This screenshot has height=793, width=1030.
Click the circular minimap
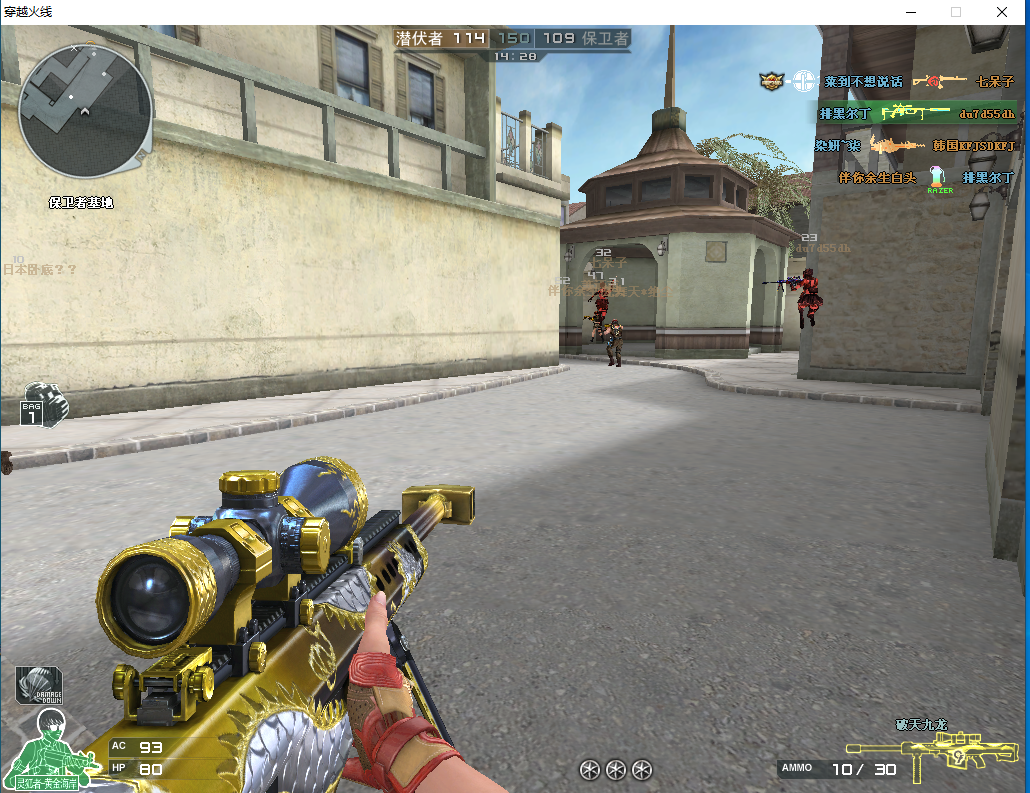(85, 110)
